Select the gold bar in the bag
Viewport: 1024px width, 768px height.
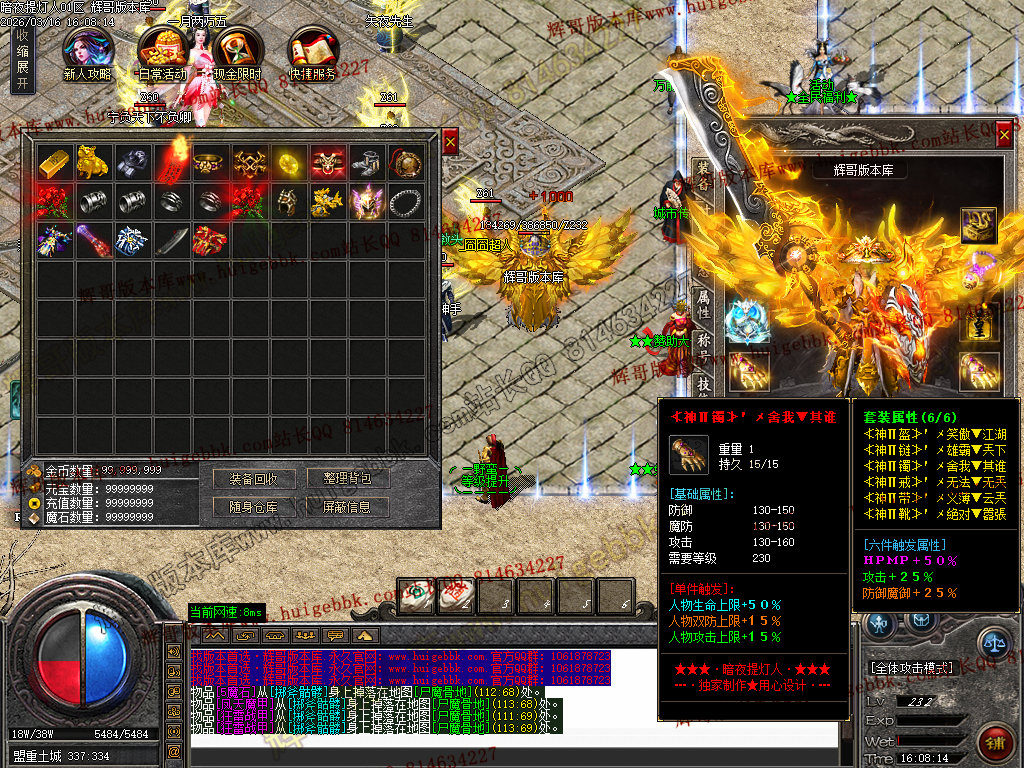point(55,162)
